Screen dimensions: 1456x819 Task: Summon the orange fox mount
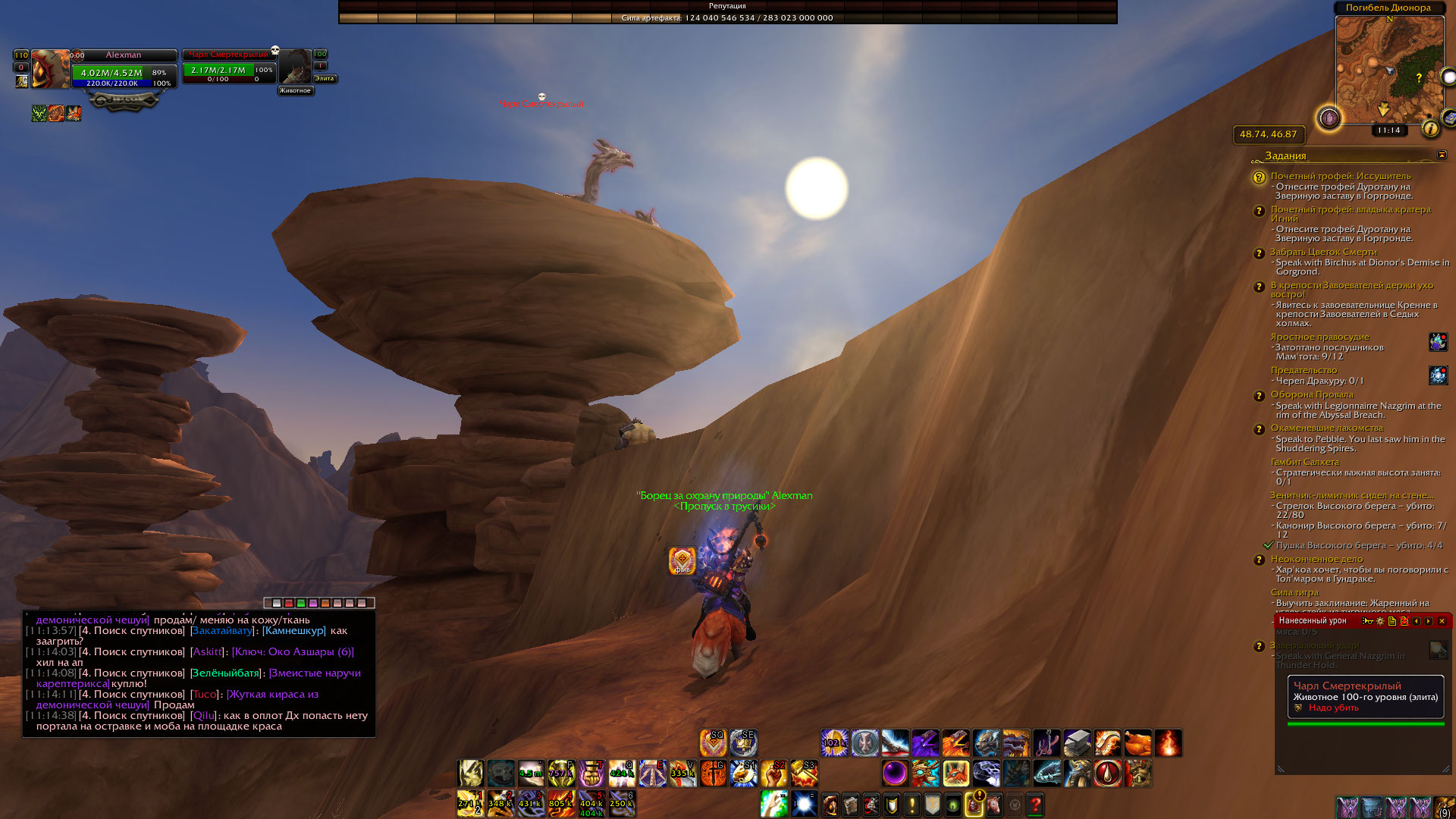tap(955, 773)
